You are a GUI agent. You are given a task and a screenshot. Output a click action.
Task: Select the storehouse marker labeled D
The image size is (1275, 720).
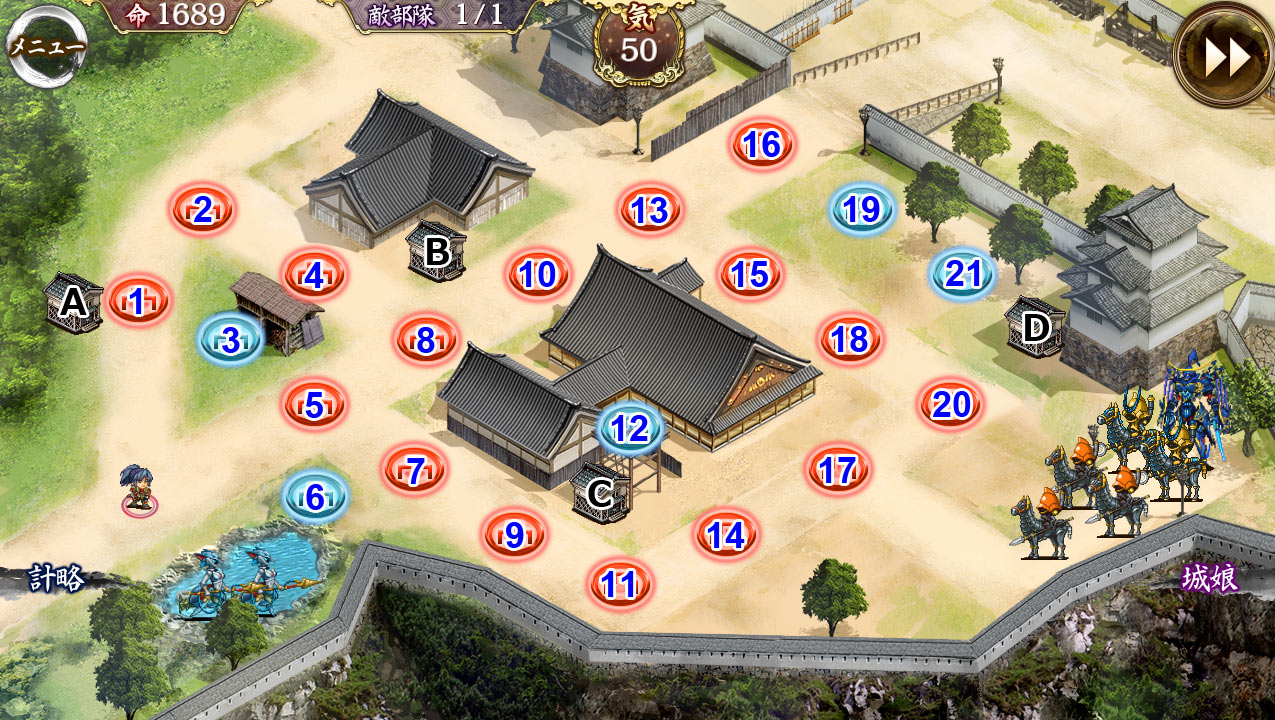coord(1037,326)
